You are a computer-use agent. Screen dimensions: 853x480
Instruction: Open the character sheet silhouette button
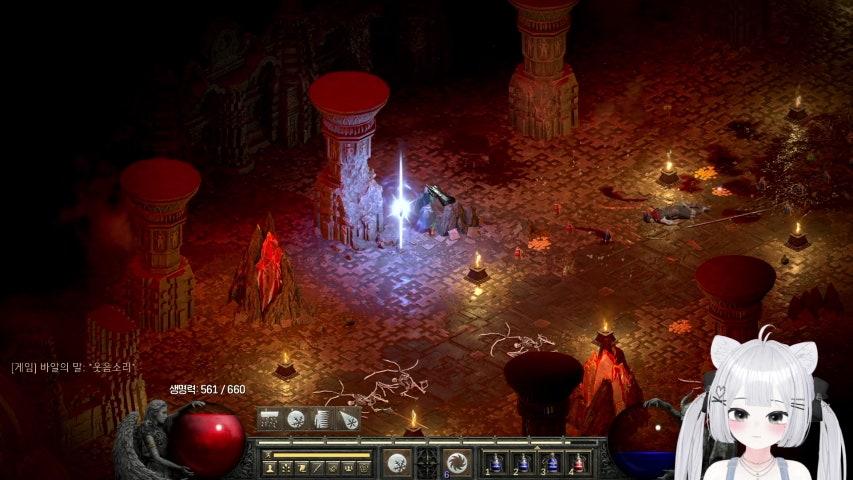(x=270, y=467)
